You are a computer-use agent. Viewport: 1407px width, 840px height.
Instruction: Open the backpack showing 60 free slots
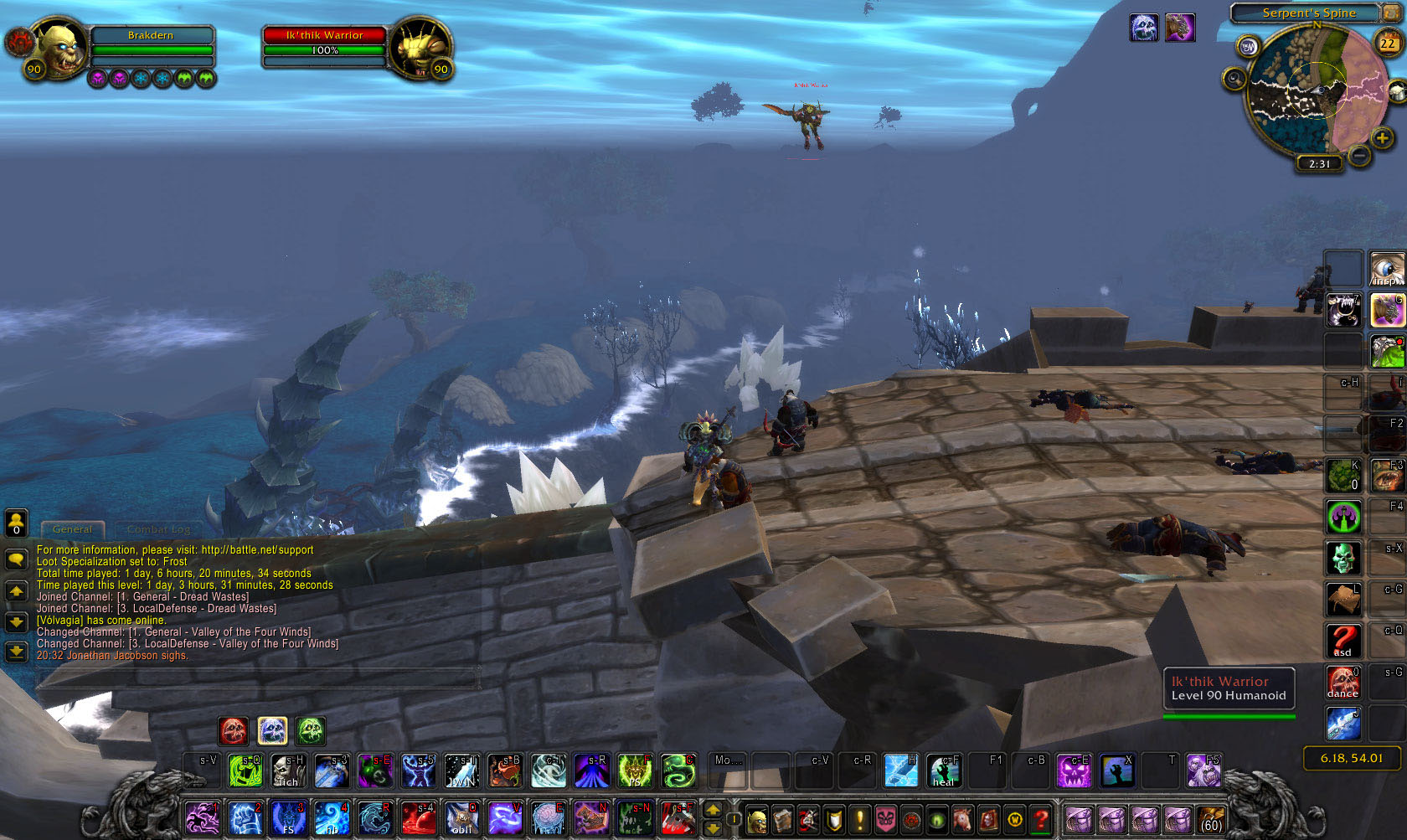tap(1211, 819)
